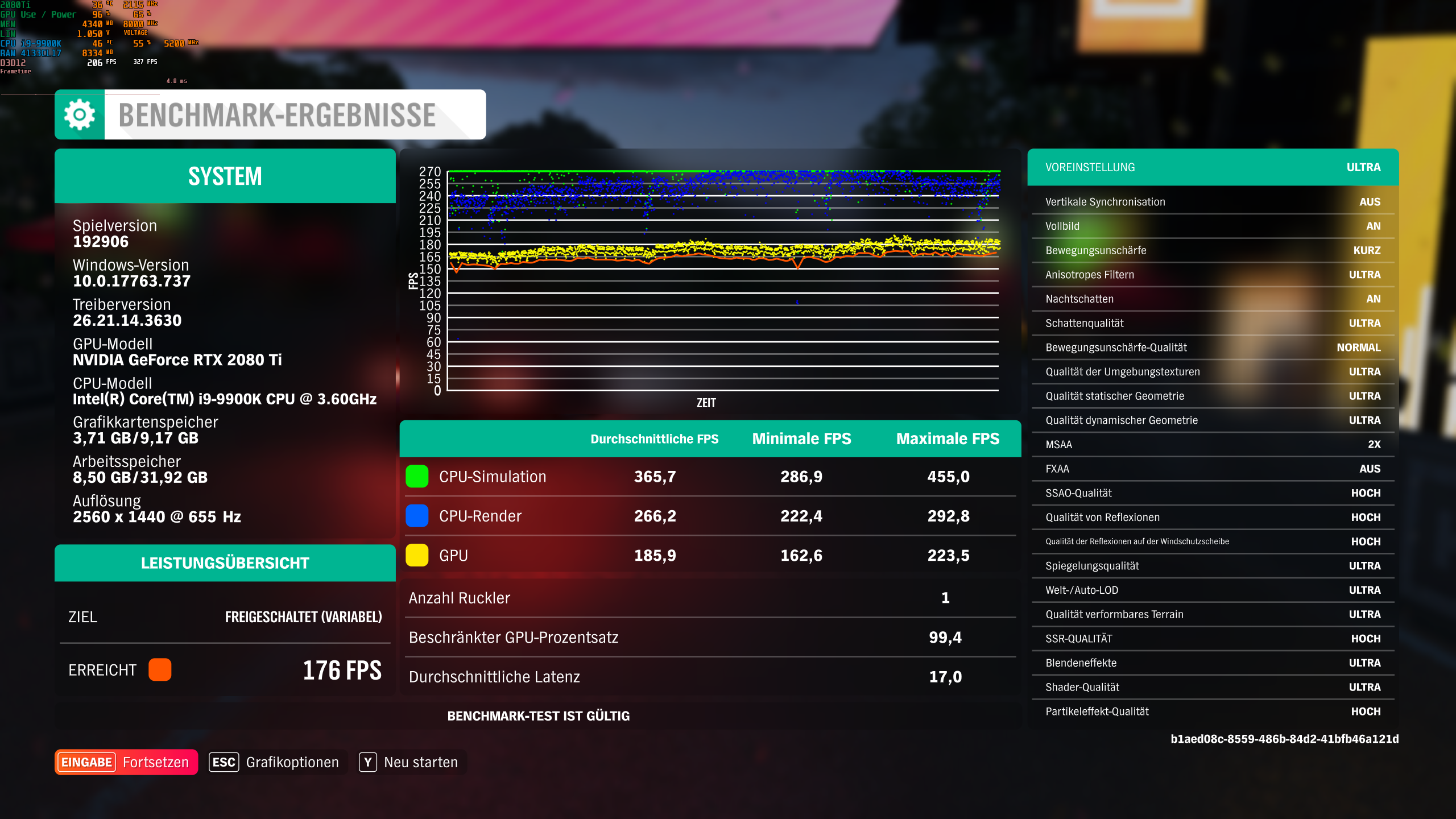Viewport: 1456px width, 819px height.
Task: Select the Leistungsübersicht section header
Action: coord(225,562)
